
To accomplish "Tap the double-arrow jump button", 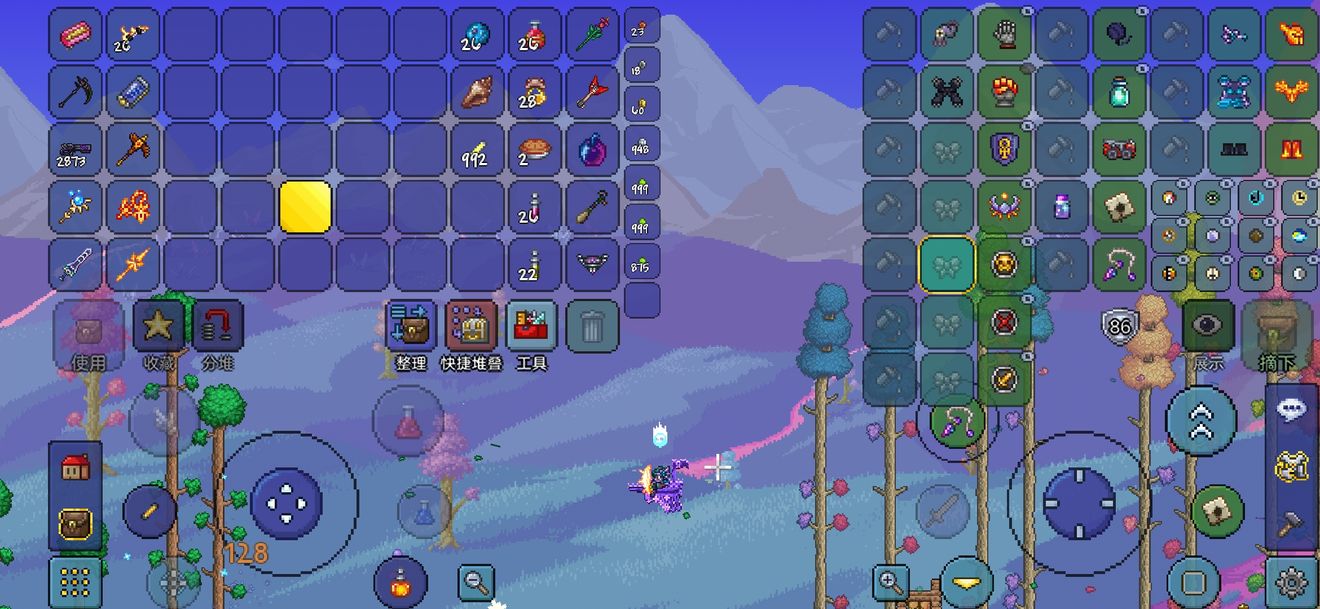I will click(x=1201, y=422).
